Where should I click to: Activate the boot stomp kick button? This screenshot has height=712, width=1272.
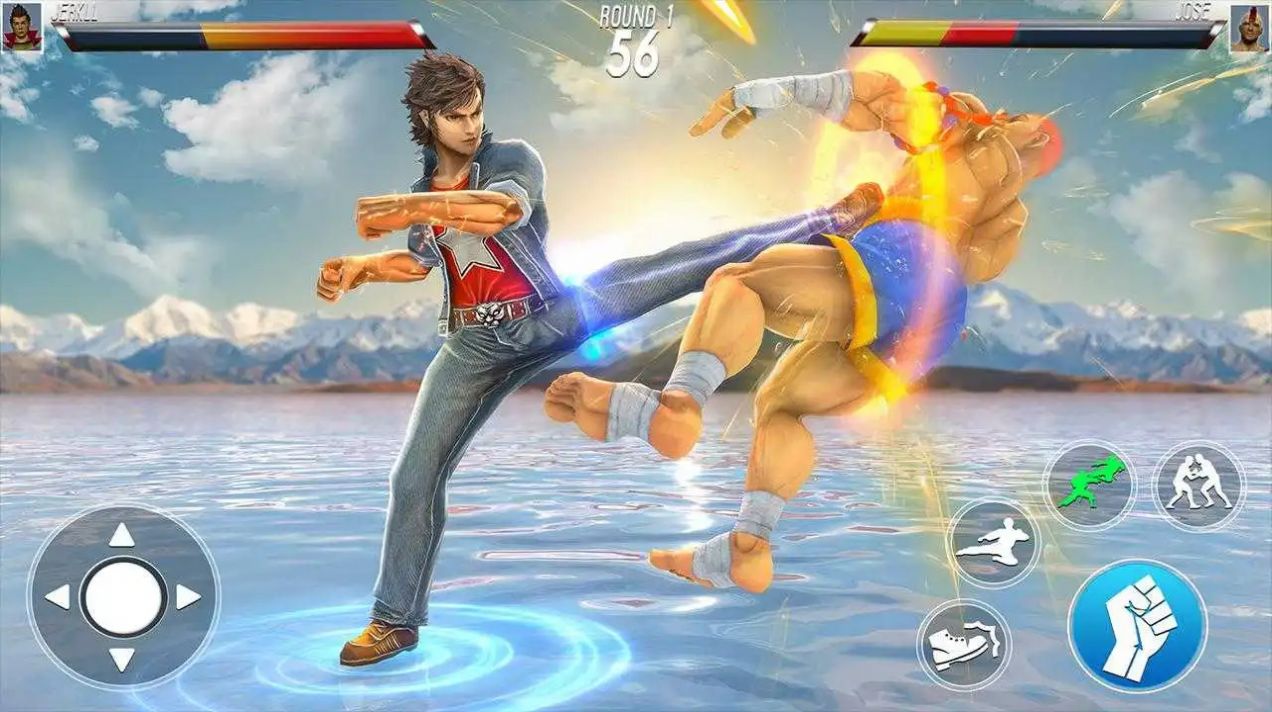[963, 645]
